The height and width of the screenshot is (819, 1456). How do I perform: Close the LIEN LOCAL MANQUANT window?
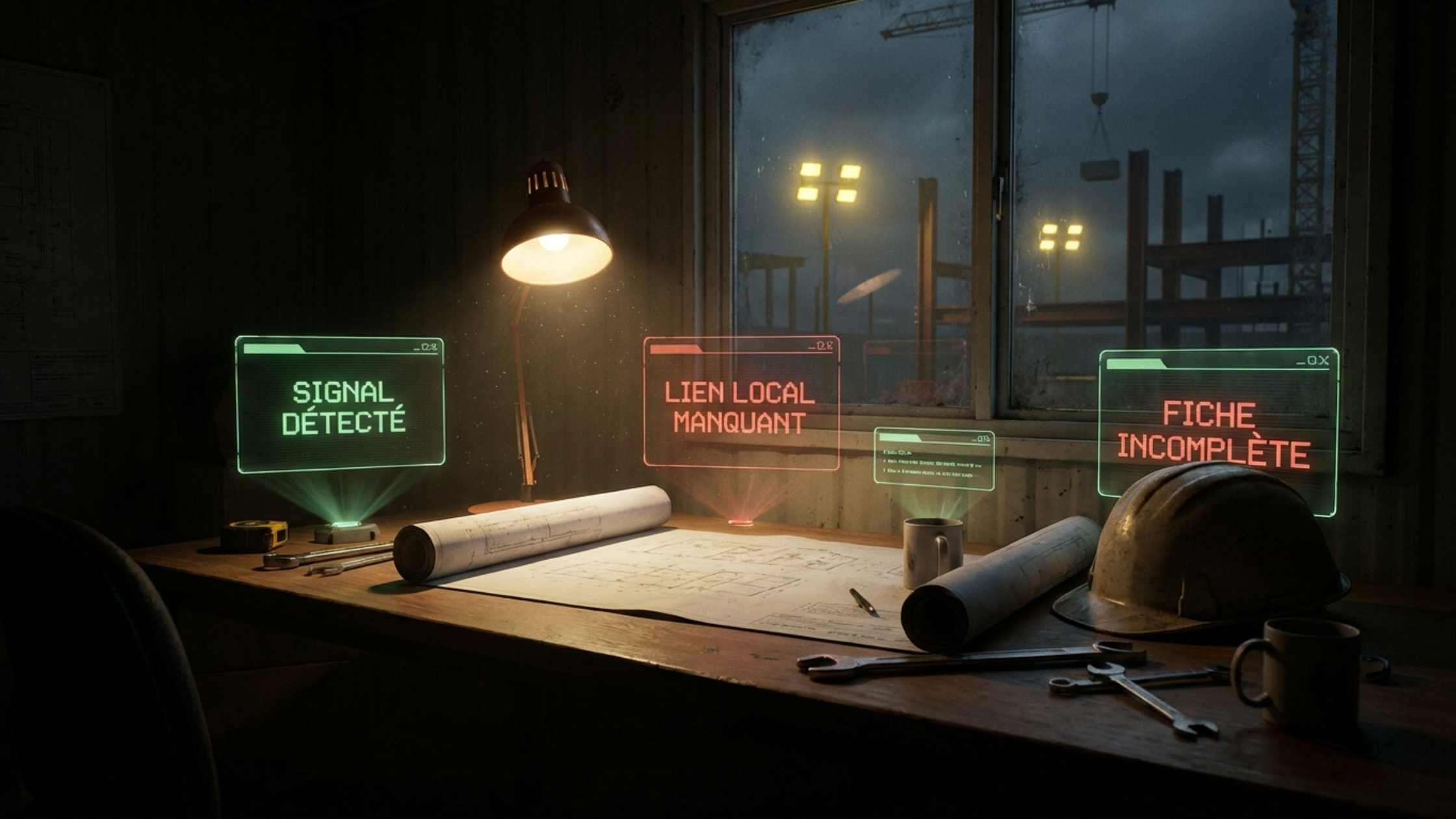pyautogui.click(x=829, y=346)
